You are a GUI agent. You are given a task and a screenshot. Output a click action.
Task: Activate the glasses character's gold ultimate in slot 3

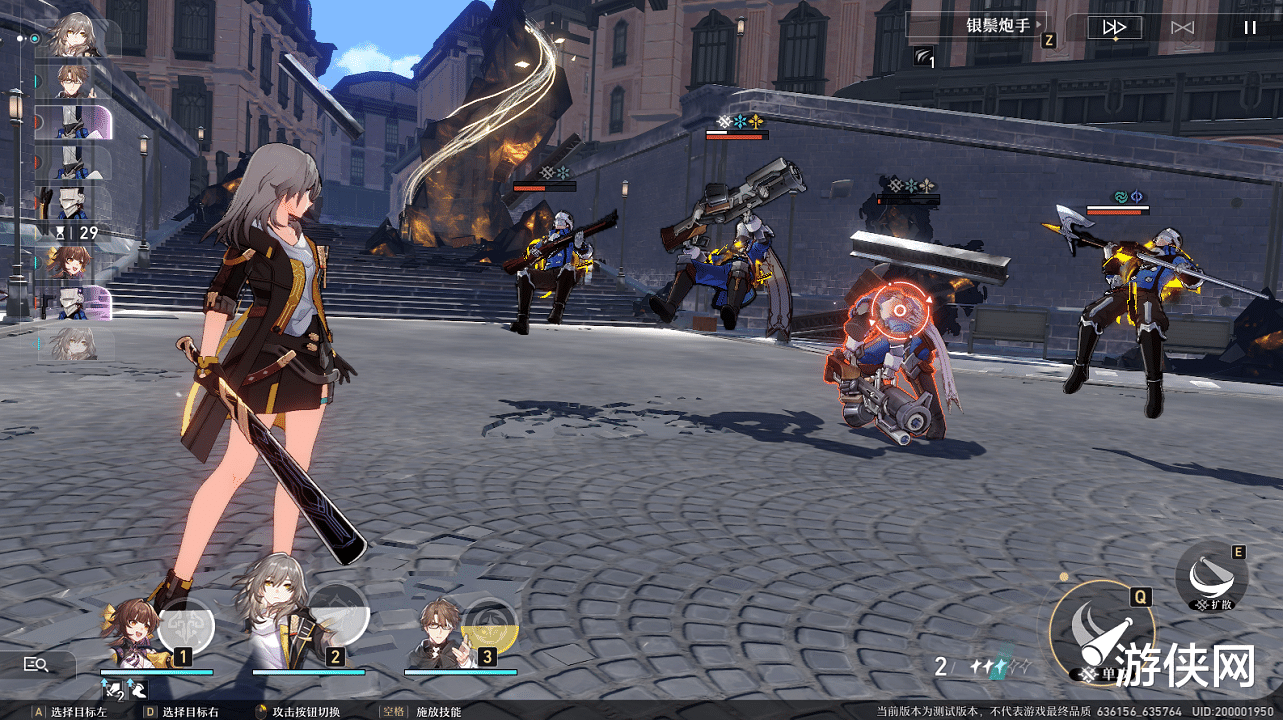490,624
